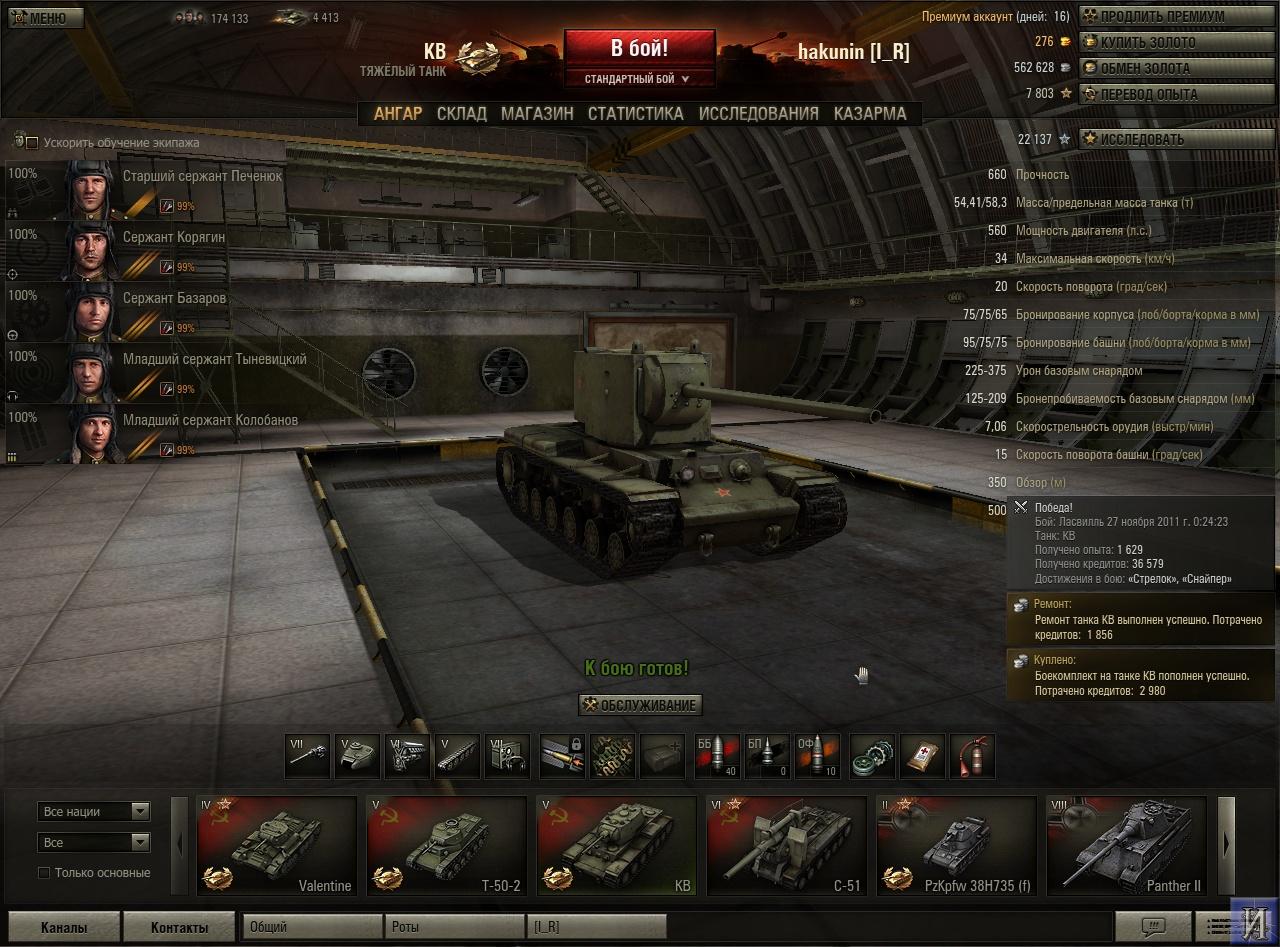Open the Каналы button
Viewport: 1280px width, 947px height.
(x=64, y=927)
